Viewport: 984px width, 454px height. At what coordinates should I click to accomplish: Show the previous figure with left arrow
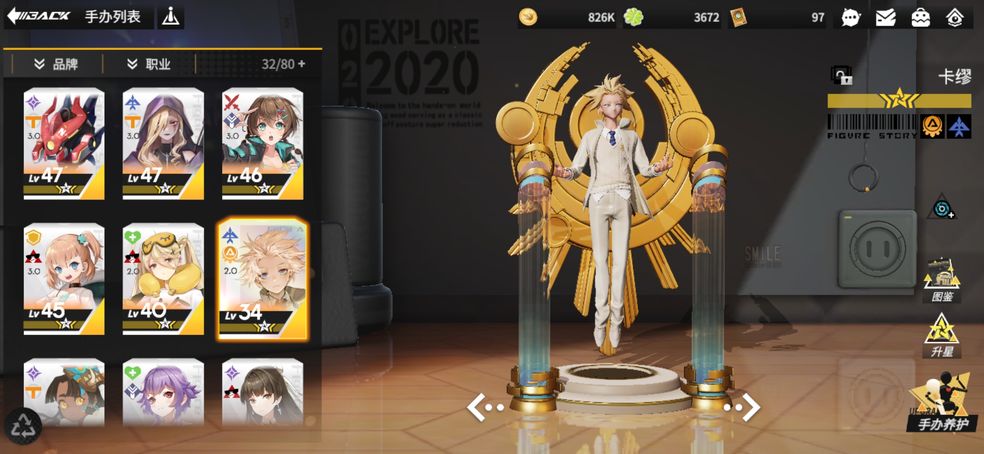[x=486, y=406]
